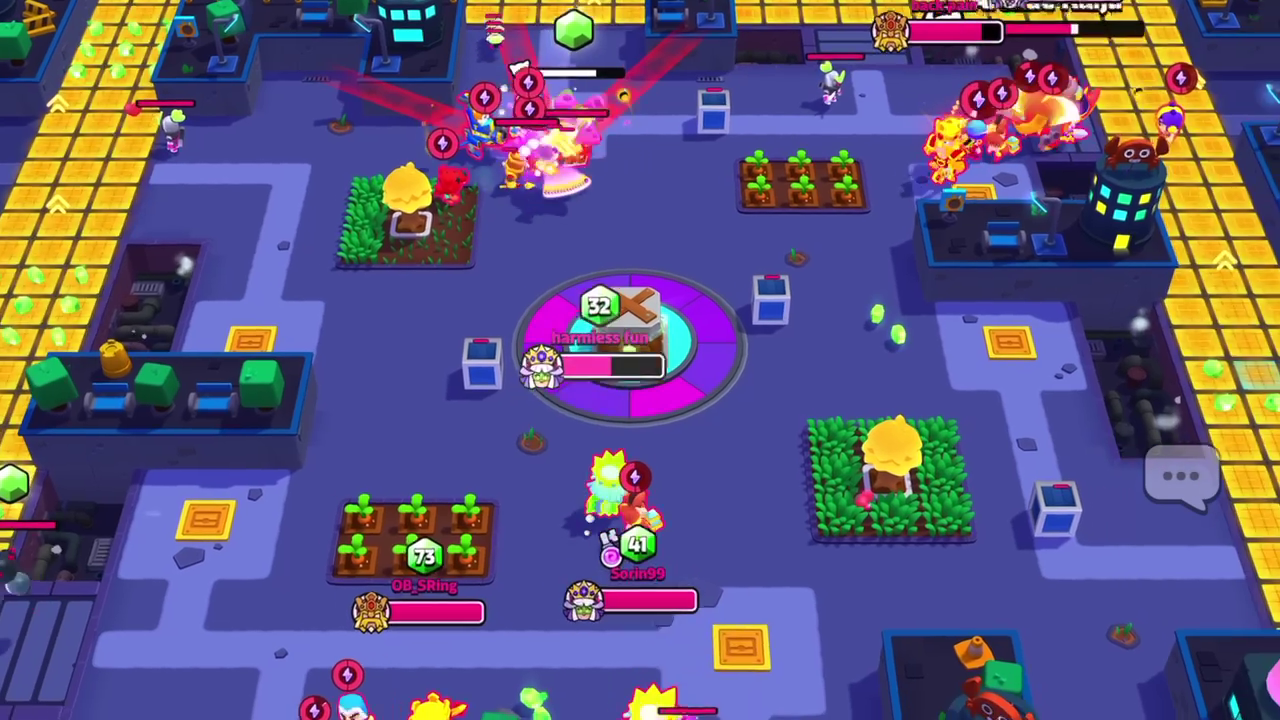Click the 32 gem badge on the spinner

(x=599, y=307)
